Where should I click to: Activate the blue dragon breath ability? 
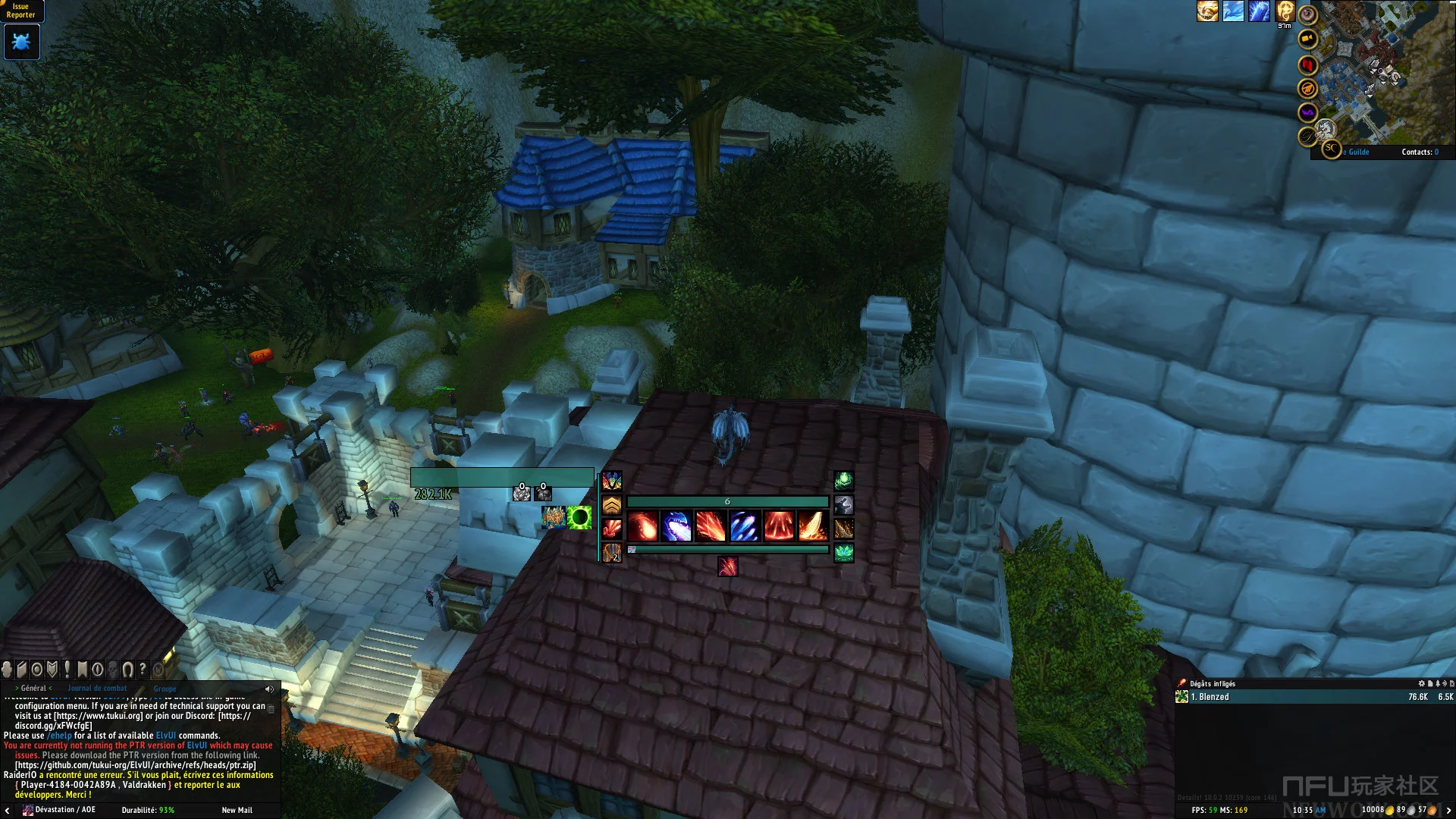pos(676,526)
